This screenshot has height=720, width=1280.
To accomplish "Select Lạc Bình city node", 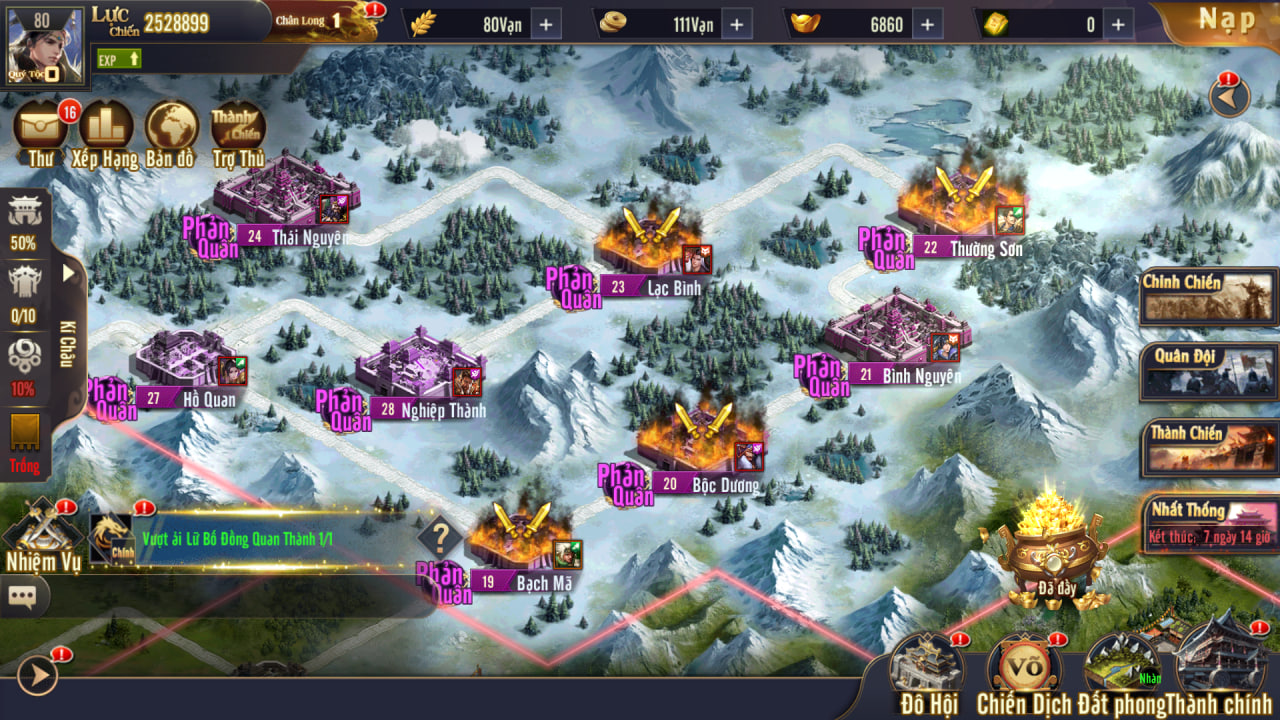I will coord(651,250).
